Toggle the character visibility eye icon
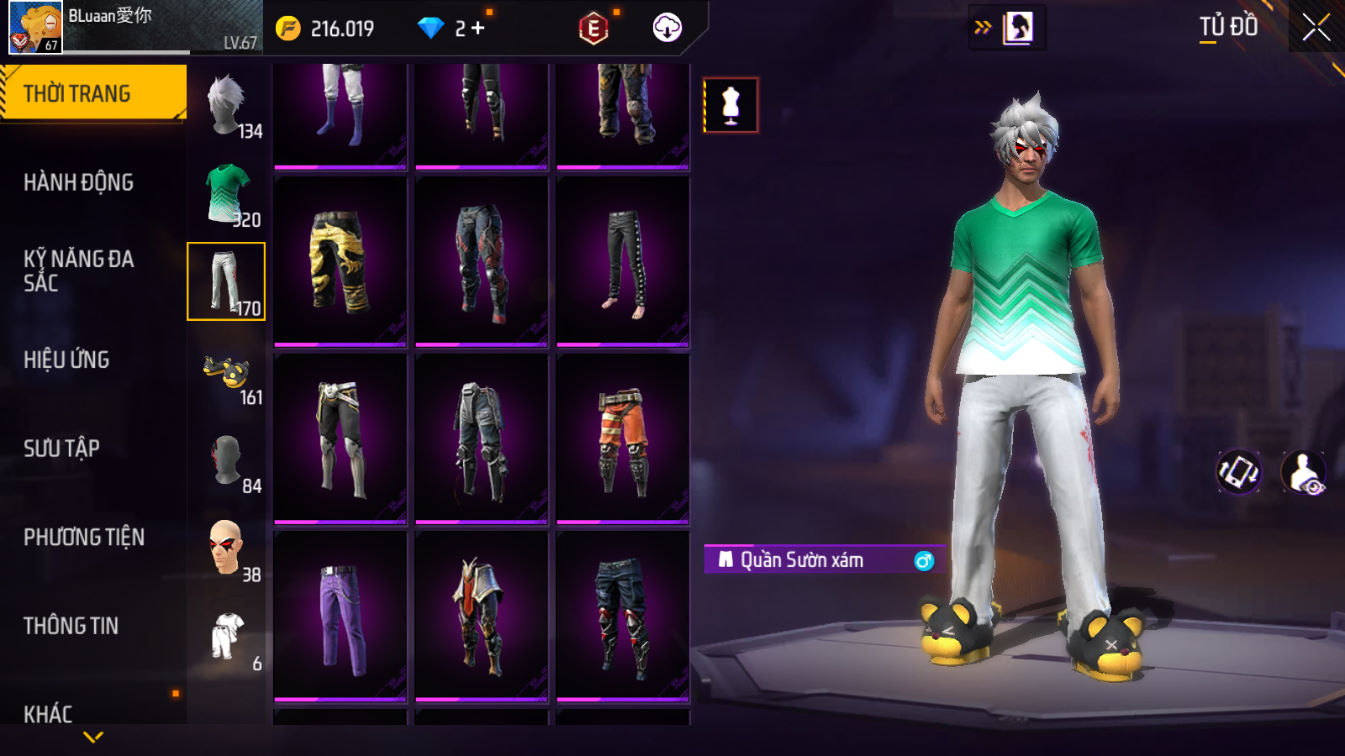Image resolution: width=1345 pixels, height=756 pixels. 1304,472
